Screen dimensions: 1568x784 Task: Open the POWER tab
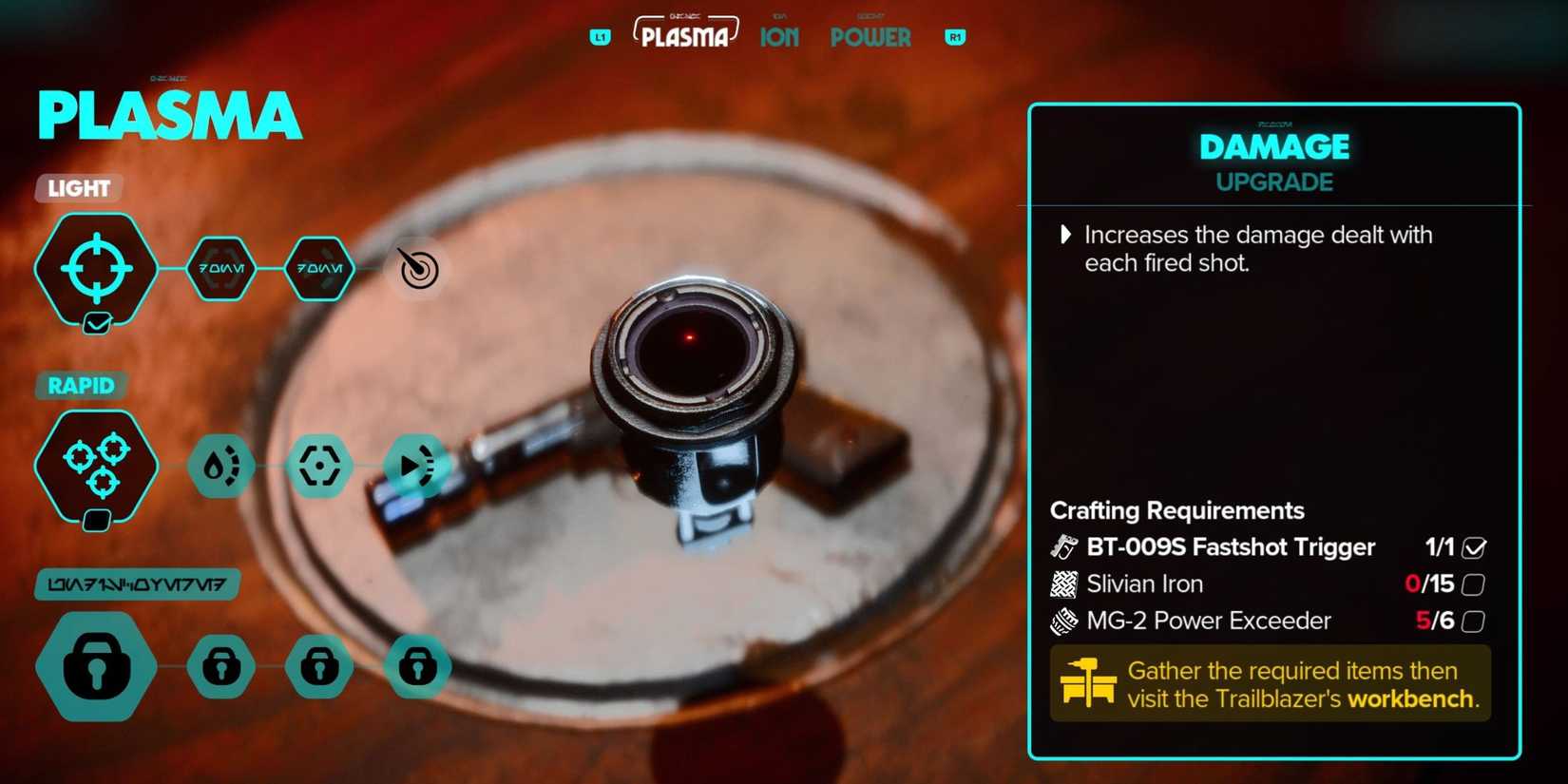(870, 36)
